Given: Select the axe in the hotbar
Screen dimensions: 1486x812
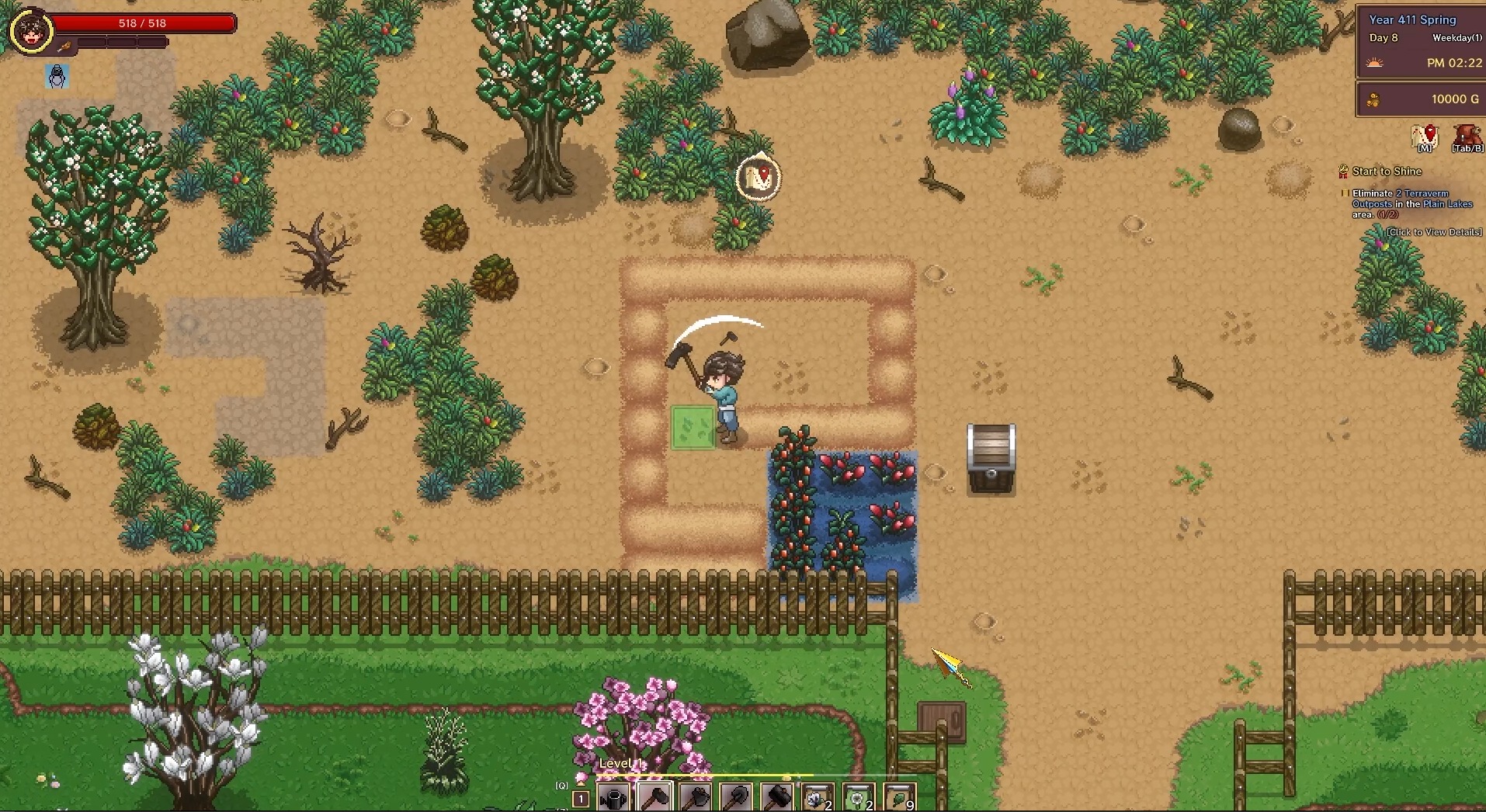Looking at the screenshot, I should click(695, 796).
